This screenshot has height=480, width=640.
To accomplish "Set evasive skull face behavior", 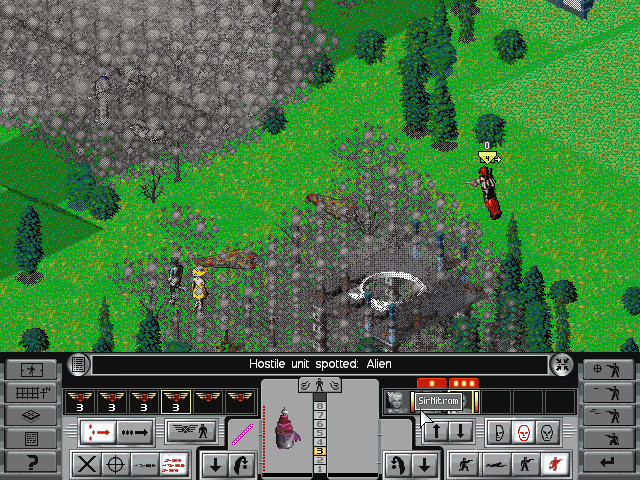I will (x=545, y=432).
